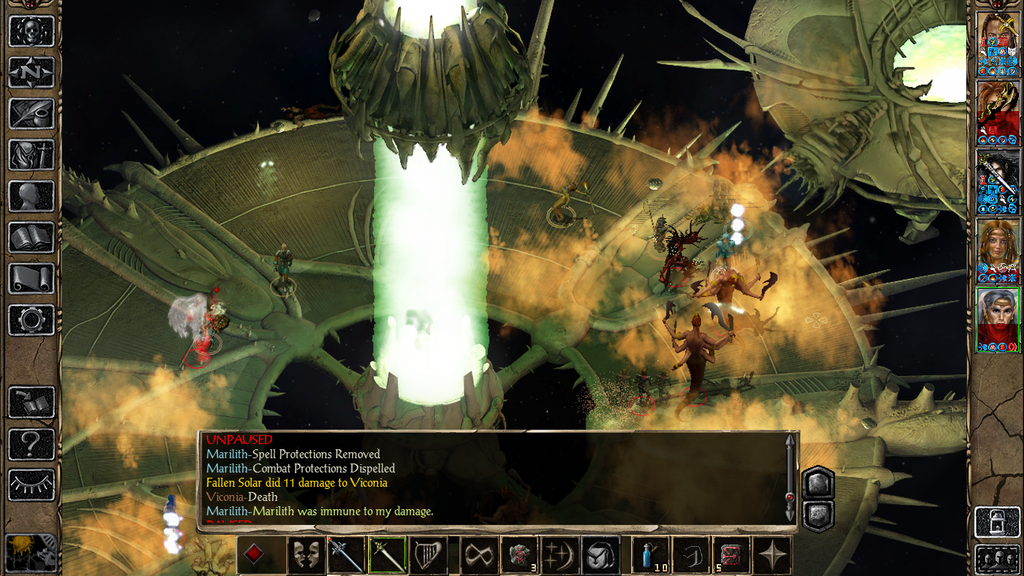Viewport: 1024px width, 576px height.
Task: Equip the green-highlighted sword weapon slot
Action: (x=387, y=555)
